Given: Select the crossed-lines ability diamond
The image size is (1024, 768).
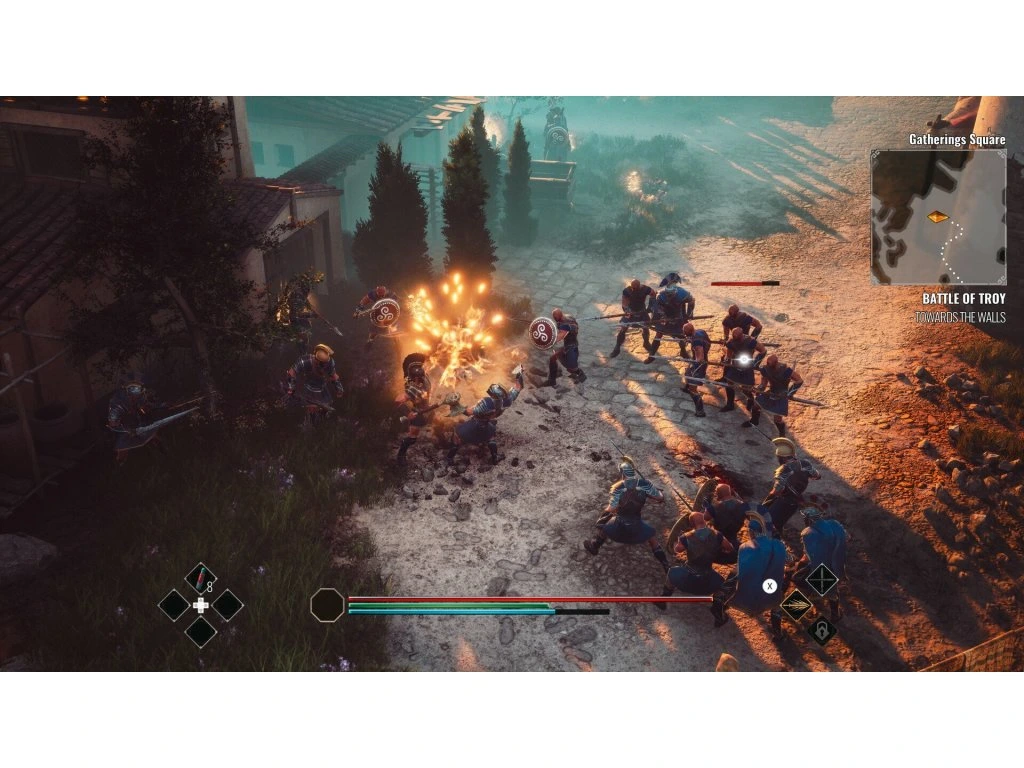Looking at the screenshot, I should click(822, 579).
